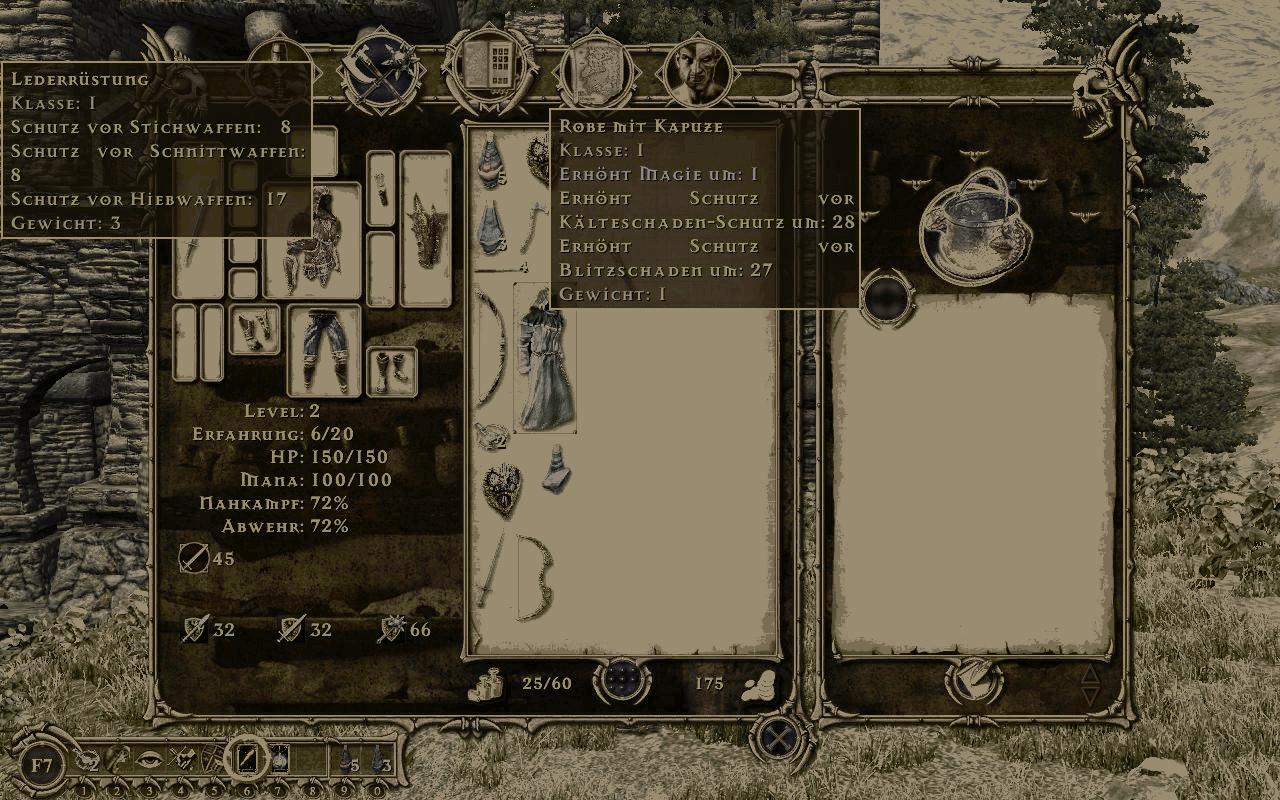This screenshot has width=1280, height=800.
Task: Select the eye skill in the hotbar
Action: coord(149,759)
